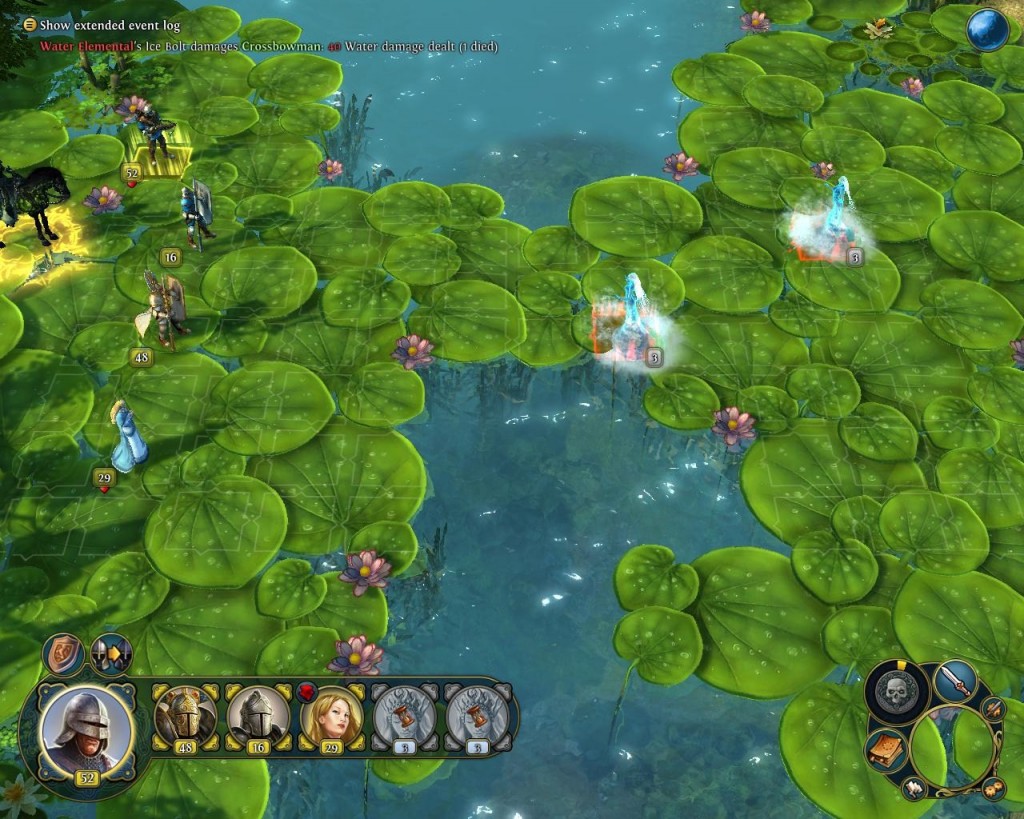This screenshot has height=819, width=1024.
Task: Select the gold-helmed unit portrait with 48
Action: point(185,715)
